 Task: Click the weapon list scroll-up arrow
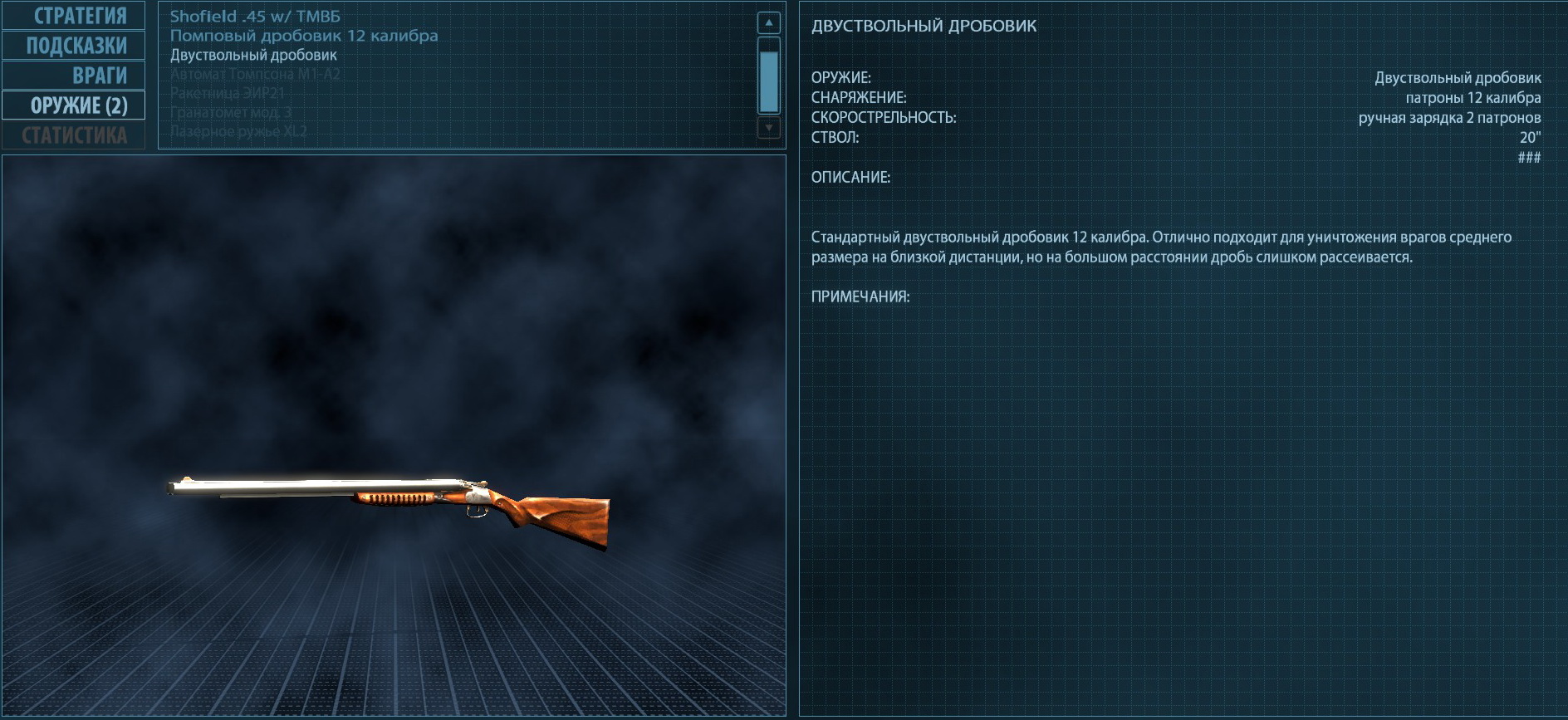769,23
